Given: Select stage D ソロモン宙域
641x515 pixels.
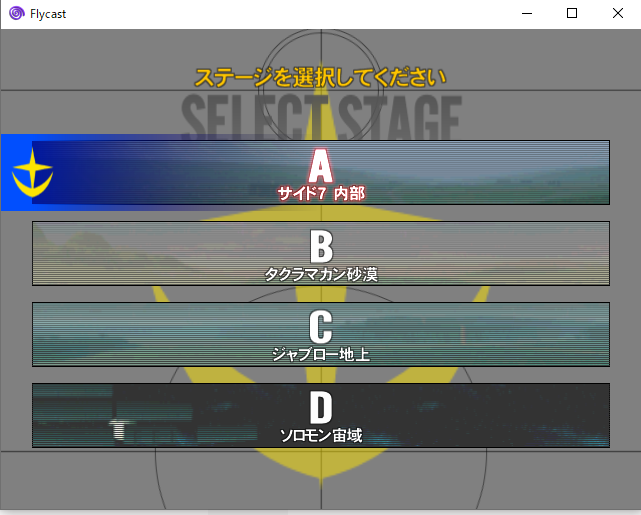Looking at the screenshot, I should click(320, 415).
